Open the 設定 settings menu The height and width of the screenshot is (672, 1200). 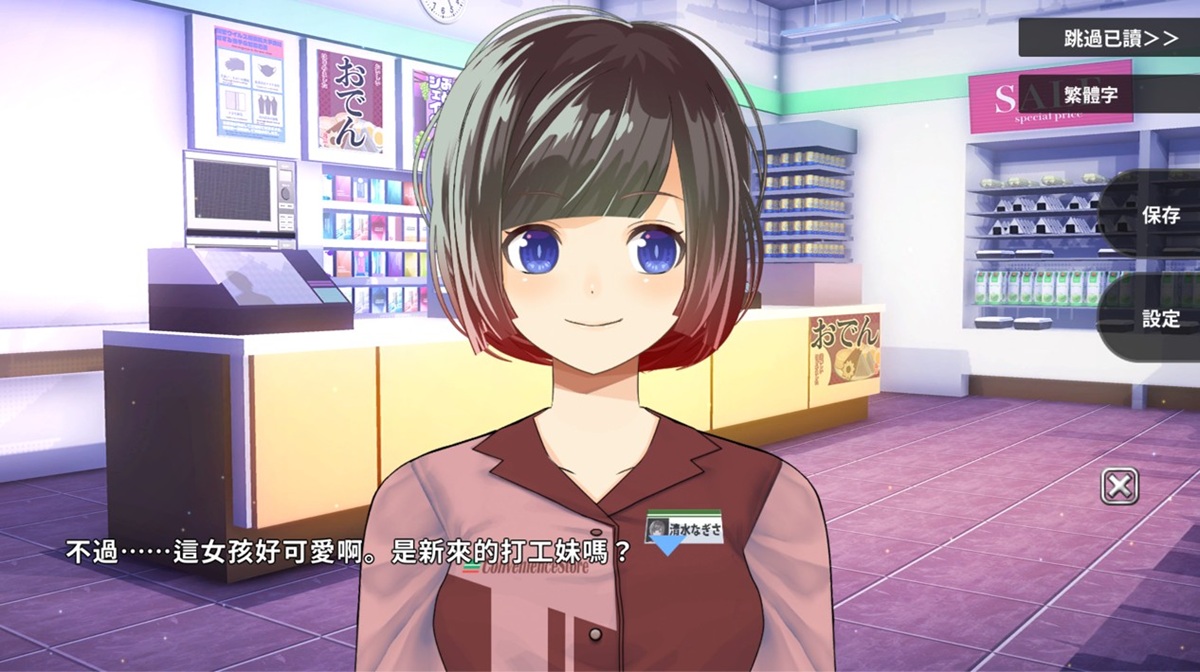[1160, 318]
